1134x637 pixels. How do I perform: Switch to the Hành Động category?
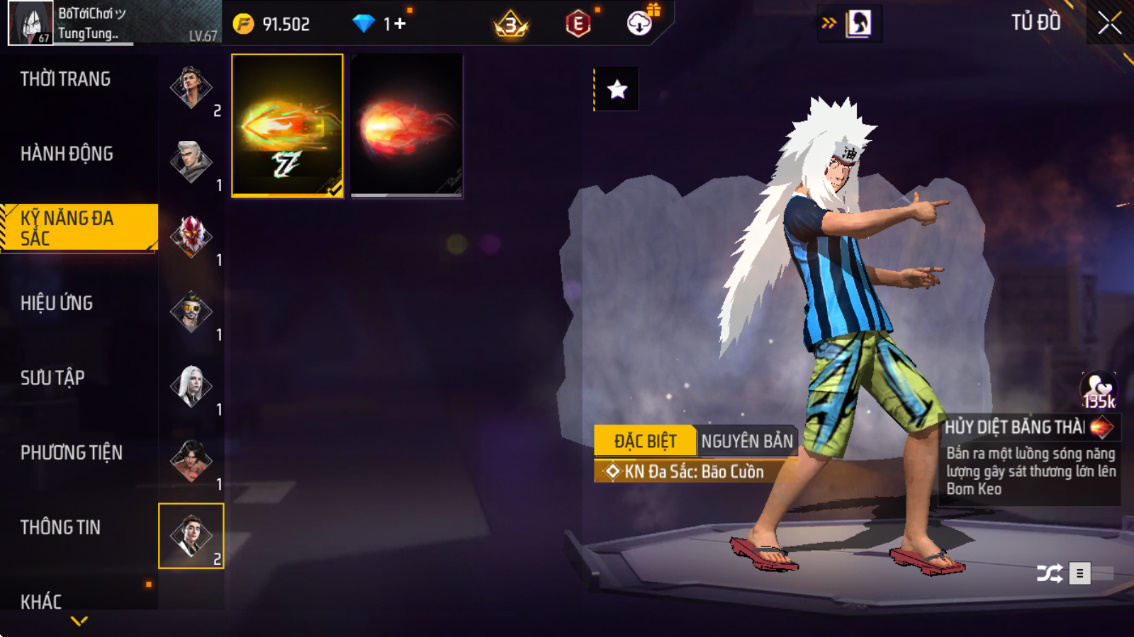coord(67,154)
